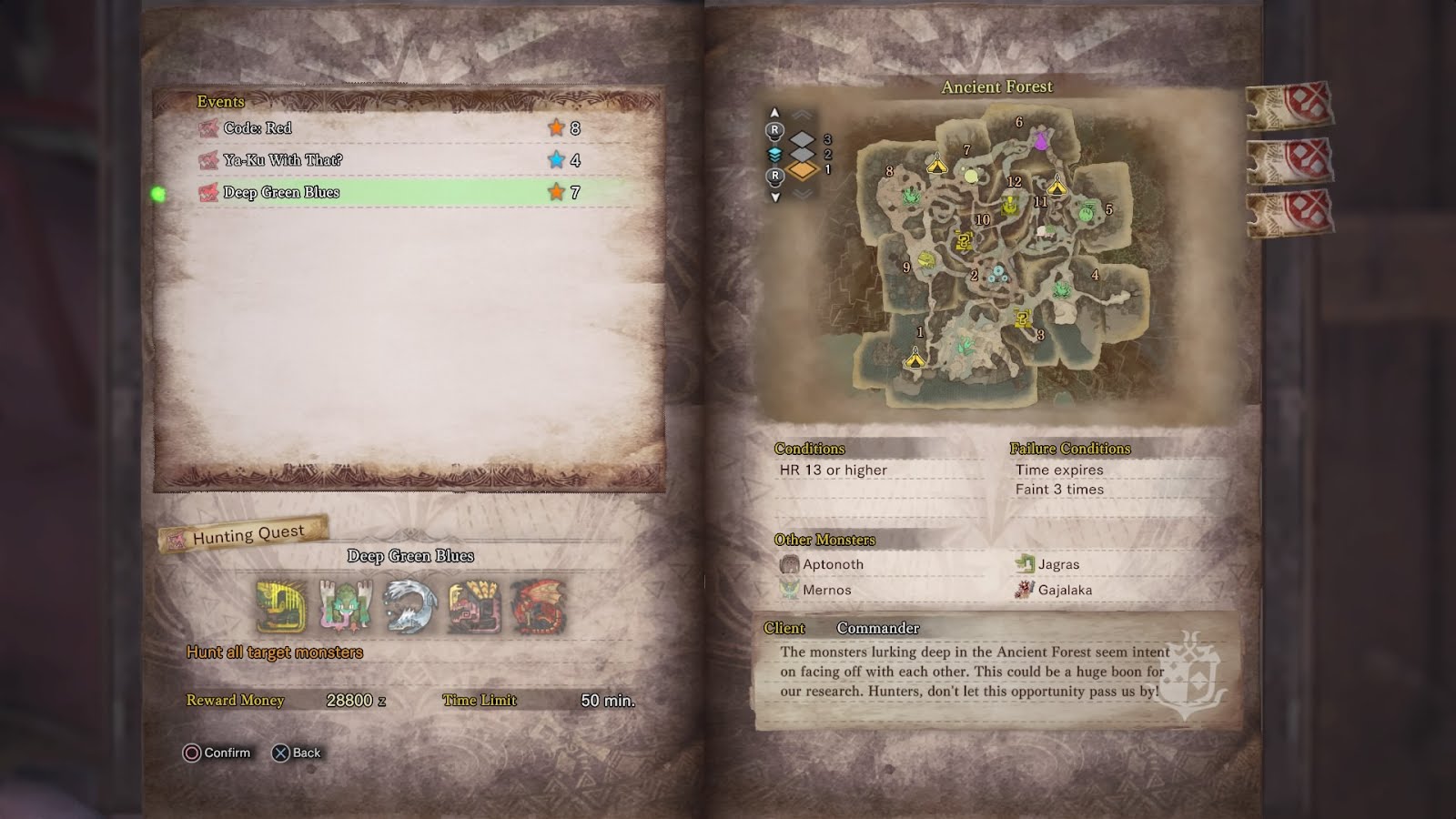Click the Aptonoth icon under Other Monsters
This screenshot has height=819, width=1456.
pos(788,564)
